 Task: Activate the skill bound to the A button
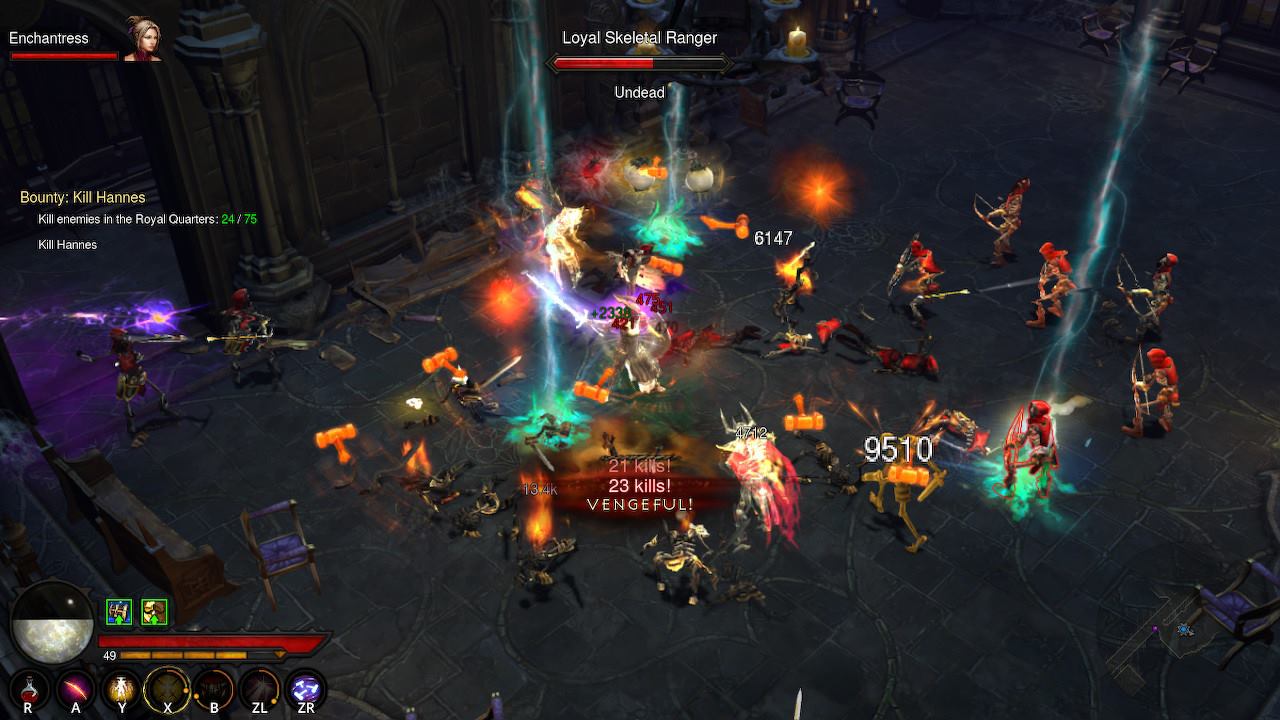point(74,690)
